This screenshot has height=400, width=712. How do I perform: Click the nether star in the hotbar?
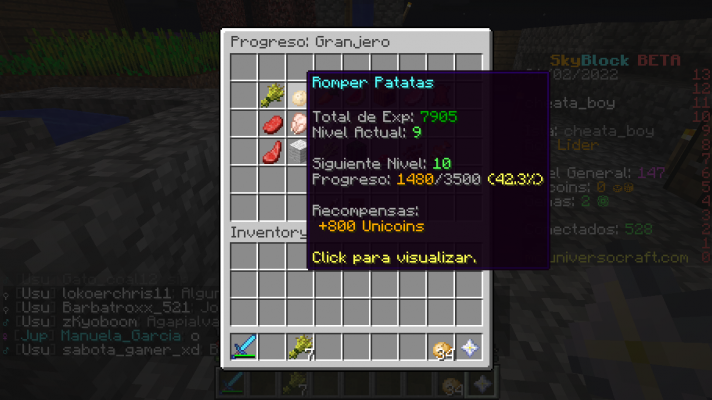click(x=468, y=348)
